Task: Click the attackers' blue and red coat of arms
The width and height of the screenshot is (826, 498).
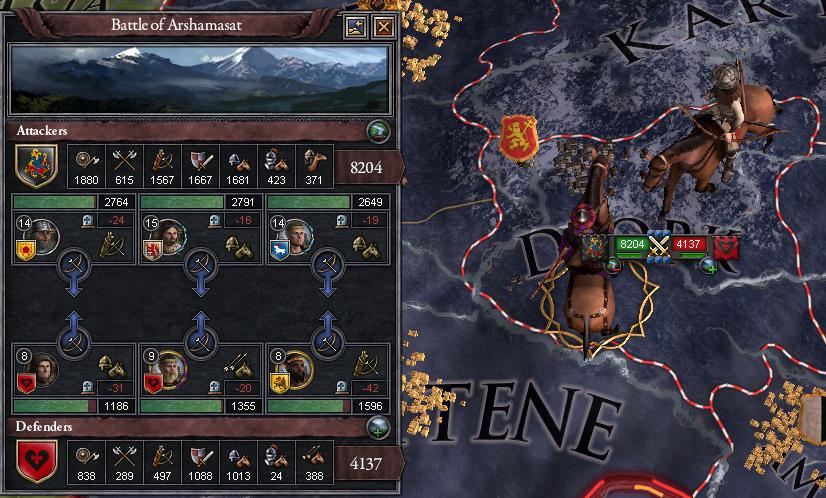Action: pos(35,165)
